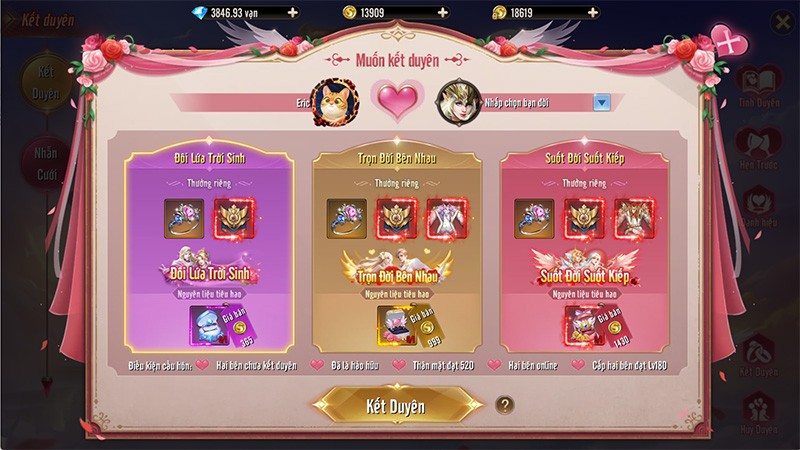Open the partner selection dropdown arrow
Image resolution: width=800 pixels, height=450 pixels.
pos(602,101)
